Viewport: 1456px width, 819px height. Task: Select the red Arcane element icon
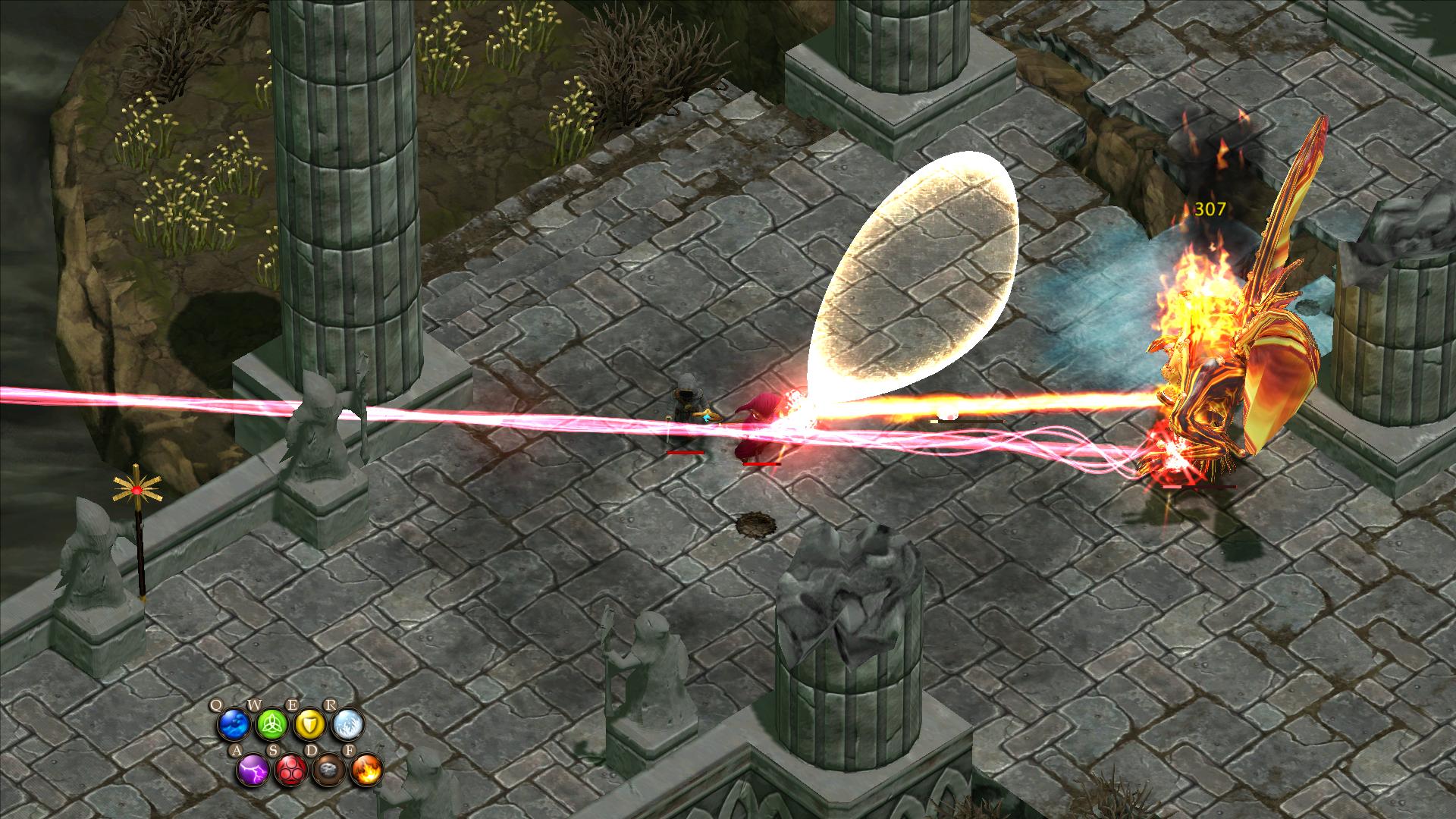(290, 771)
